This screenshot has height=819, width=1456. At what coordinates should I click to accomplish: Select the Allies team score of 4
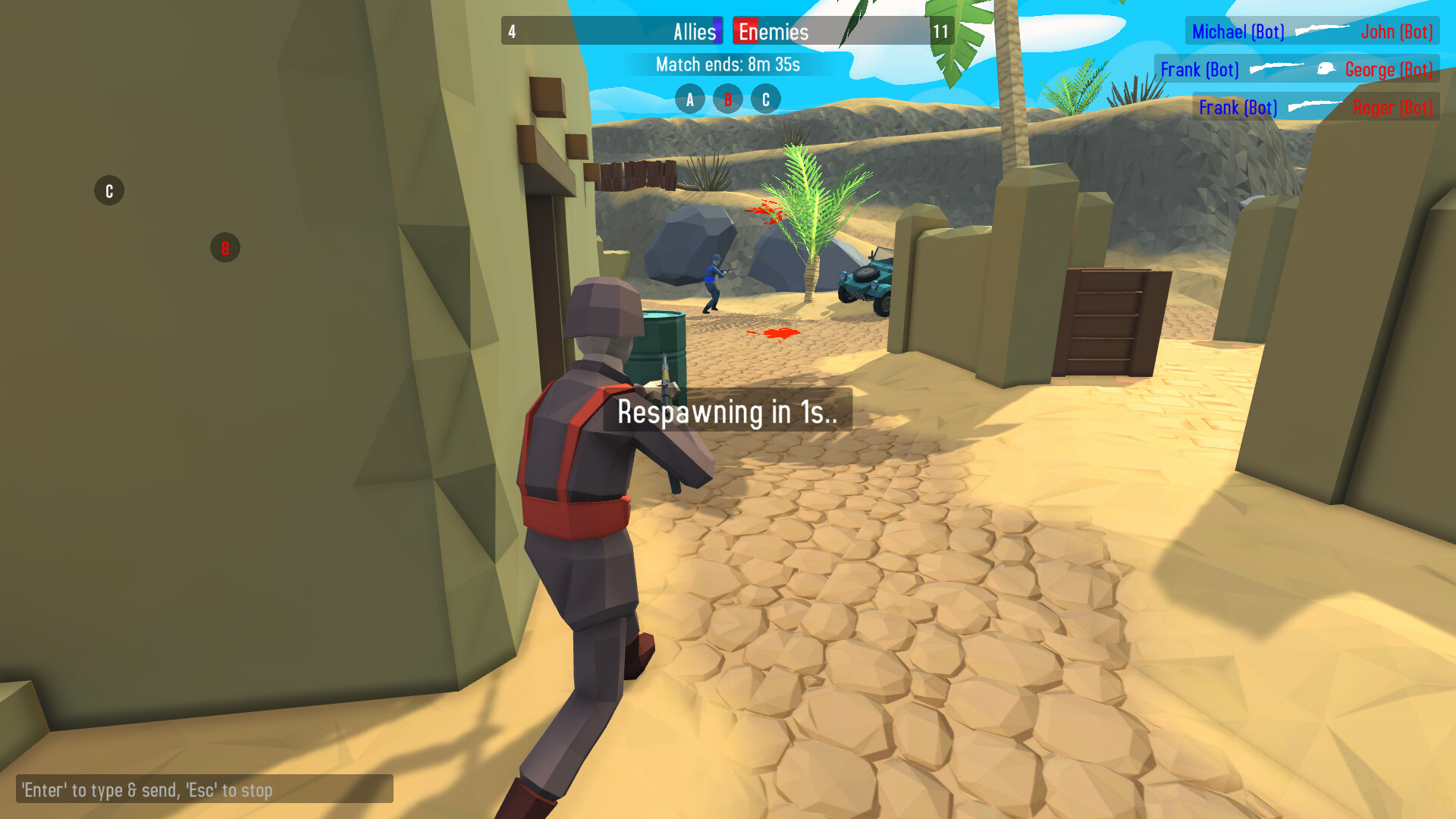511,32
